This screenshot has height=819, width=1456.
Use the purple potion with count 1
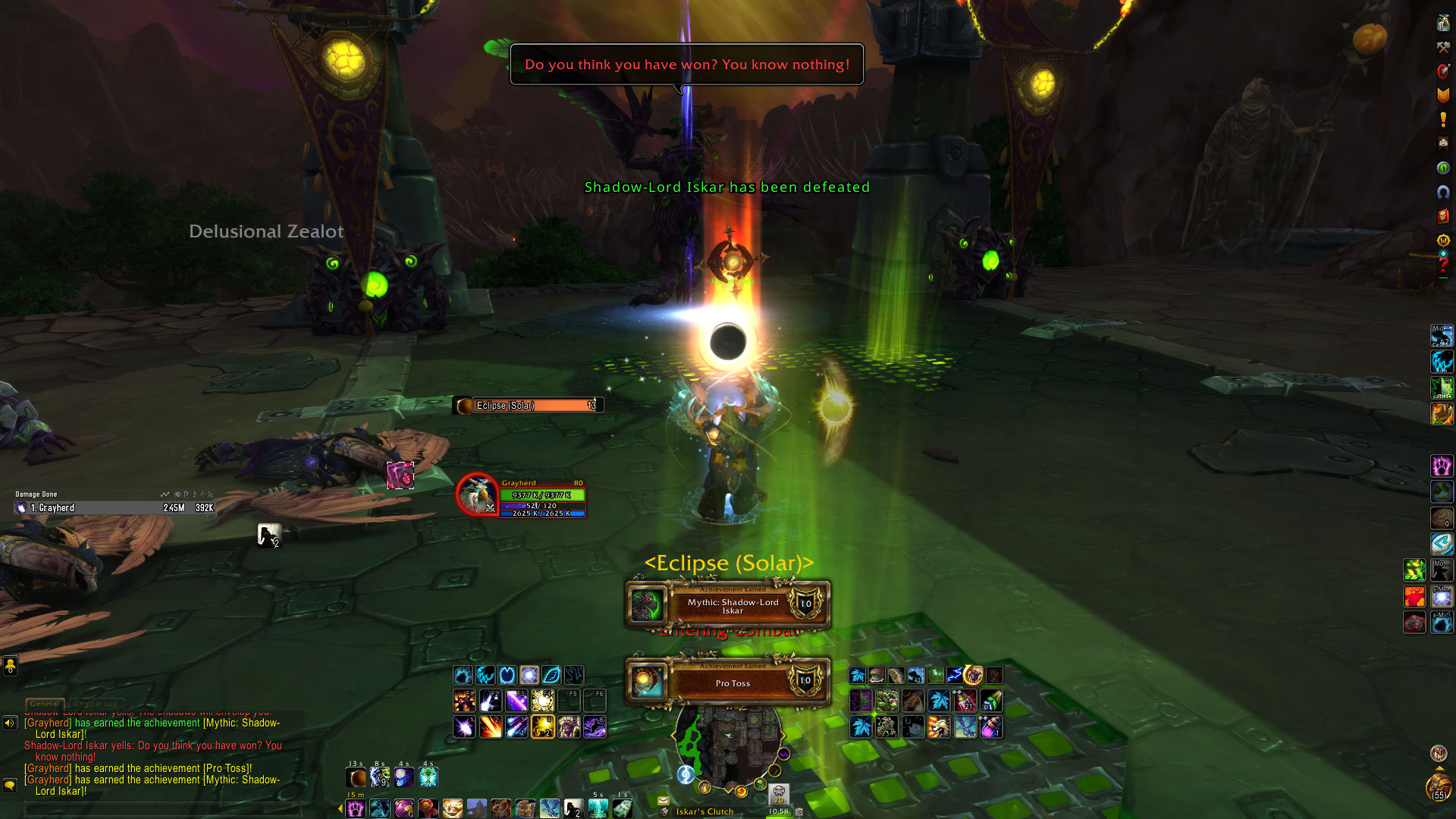pyautogui.click(x=991, y=726)
